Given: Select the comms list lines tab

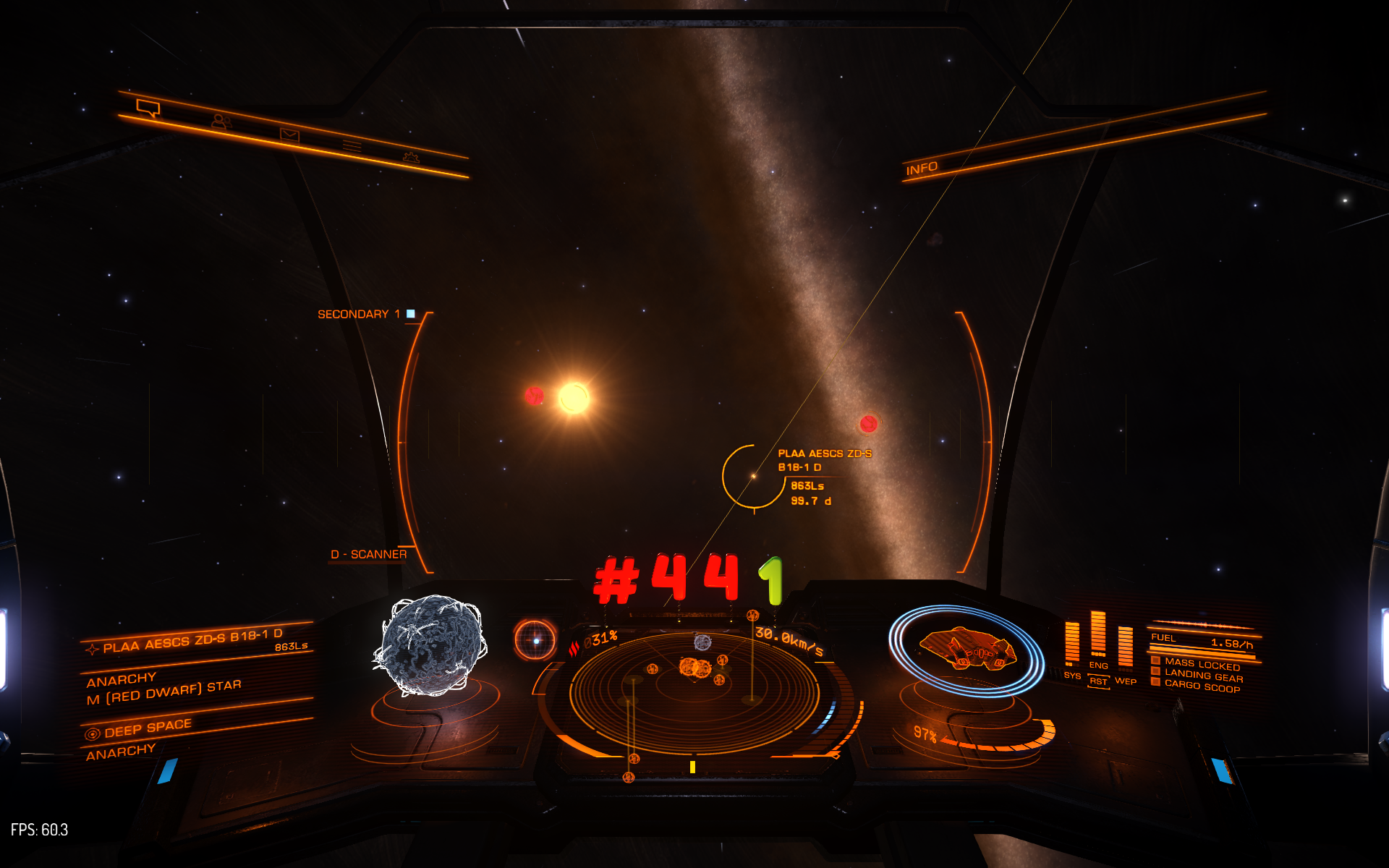Looking at the screenshot, I should (x=352, y=146).
